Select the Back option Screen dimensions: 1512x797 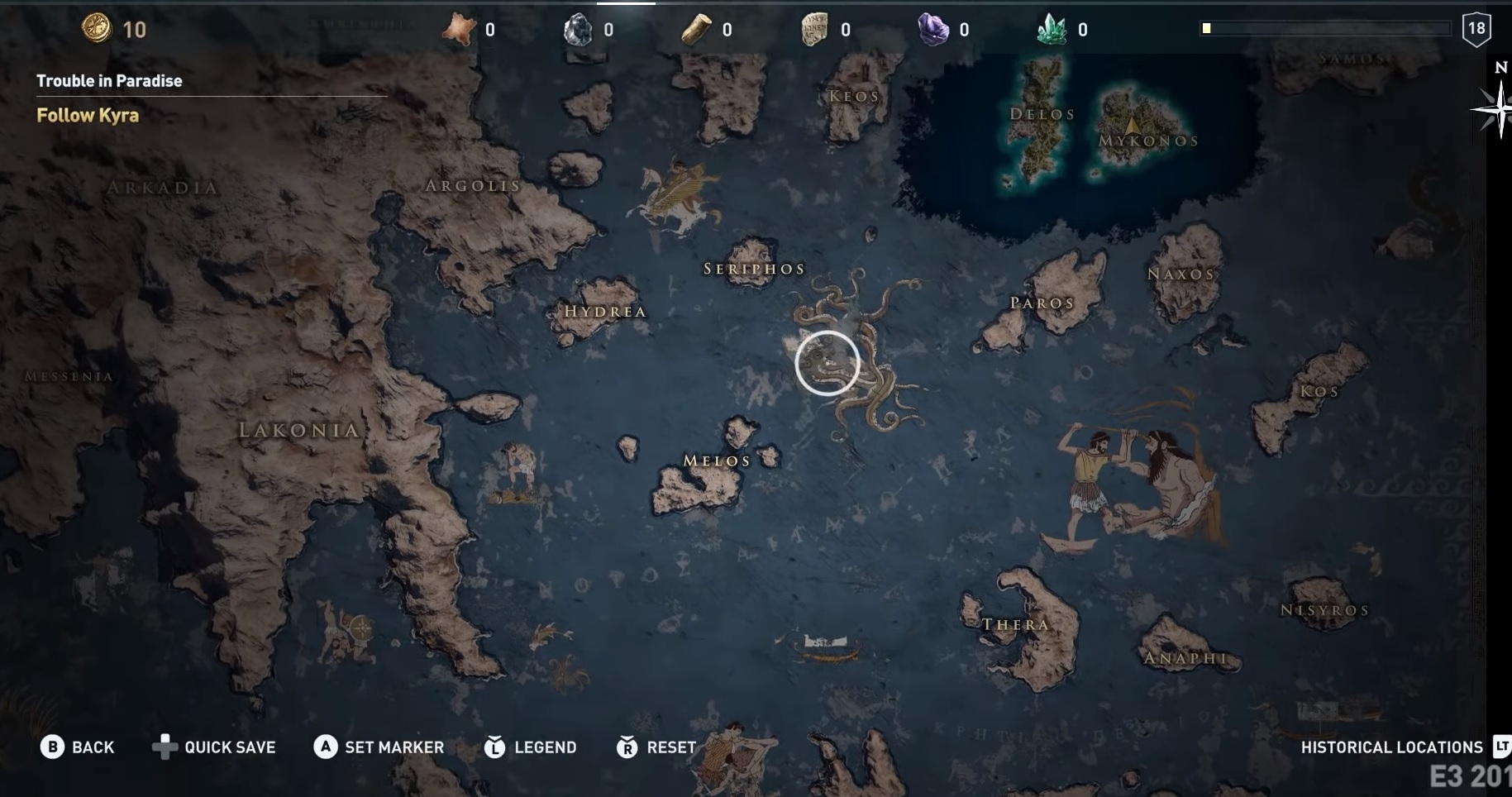pyautogui.click(x=78, y=747)
